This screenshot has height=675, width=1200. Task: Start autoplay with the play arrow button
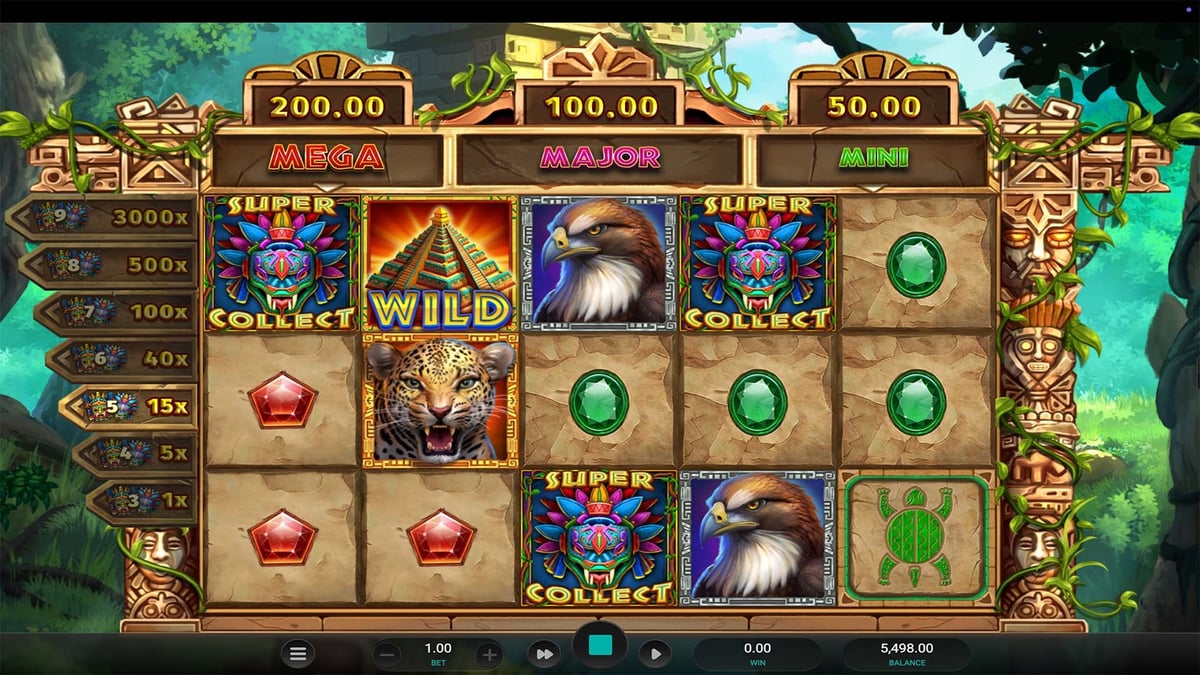[x=655, y=654]
